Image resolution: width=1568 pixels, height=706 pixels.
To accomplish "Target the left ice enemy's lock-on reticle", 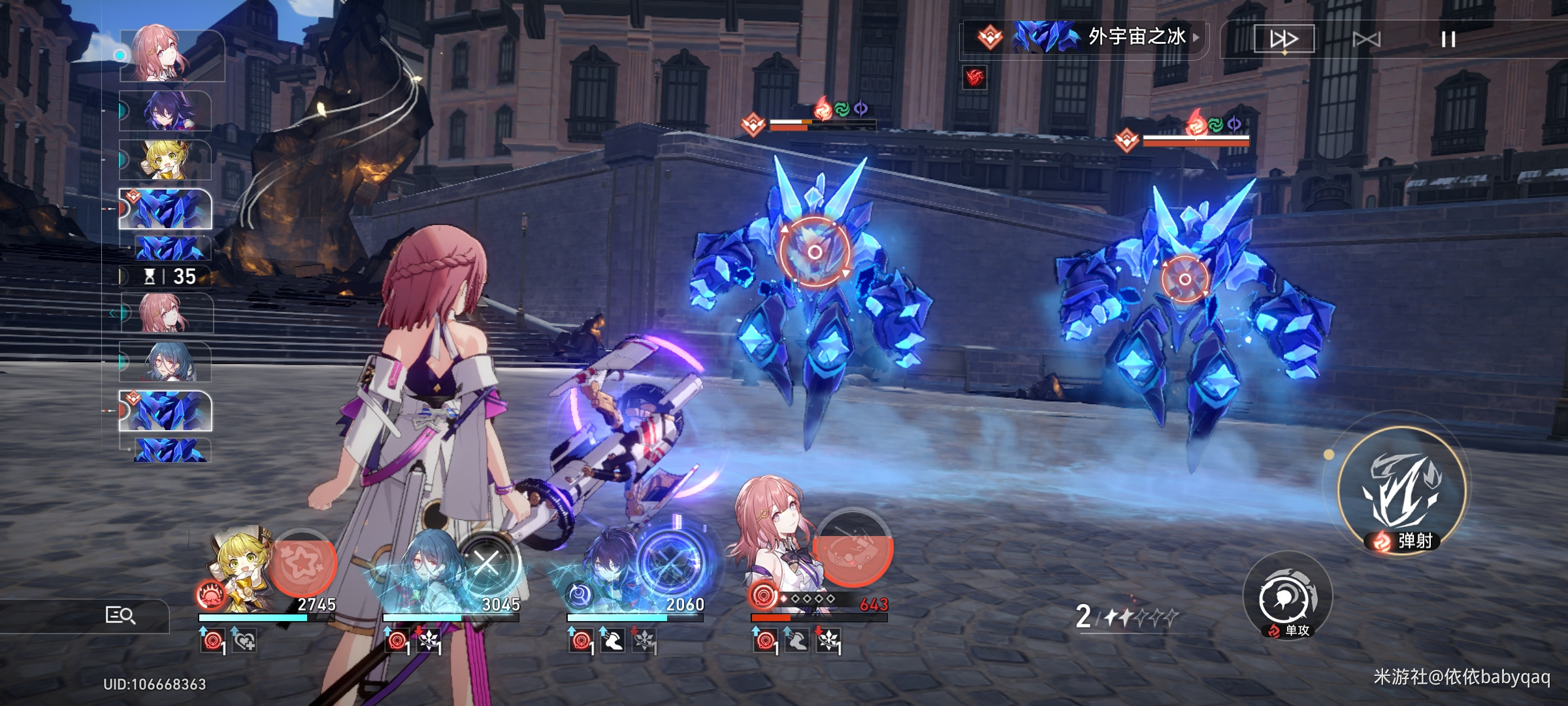I will click(x=814, y=252).
